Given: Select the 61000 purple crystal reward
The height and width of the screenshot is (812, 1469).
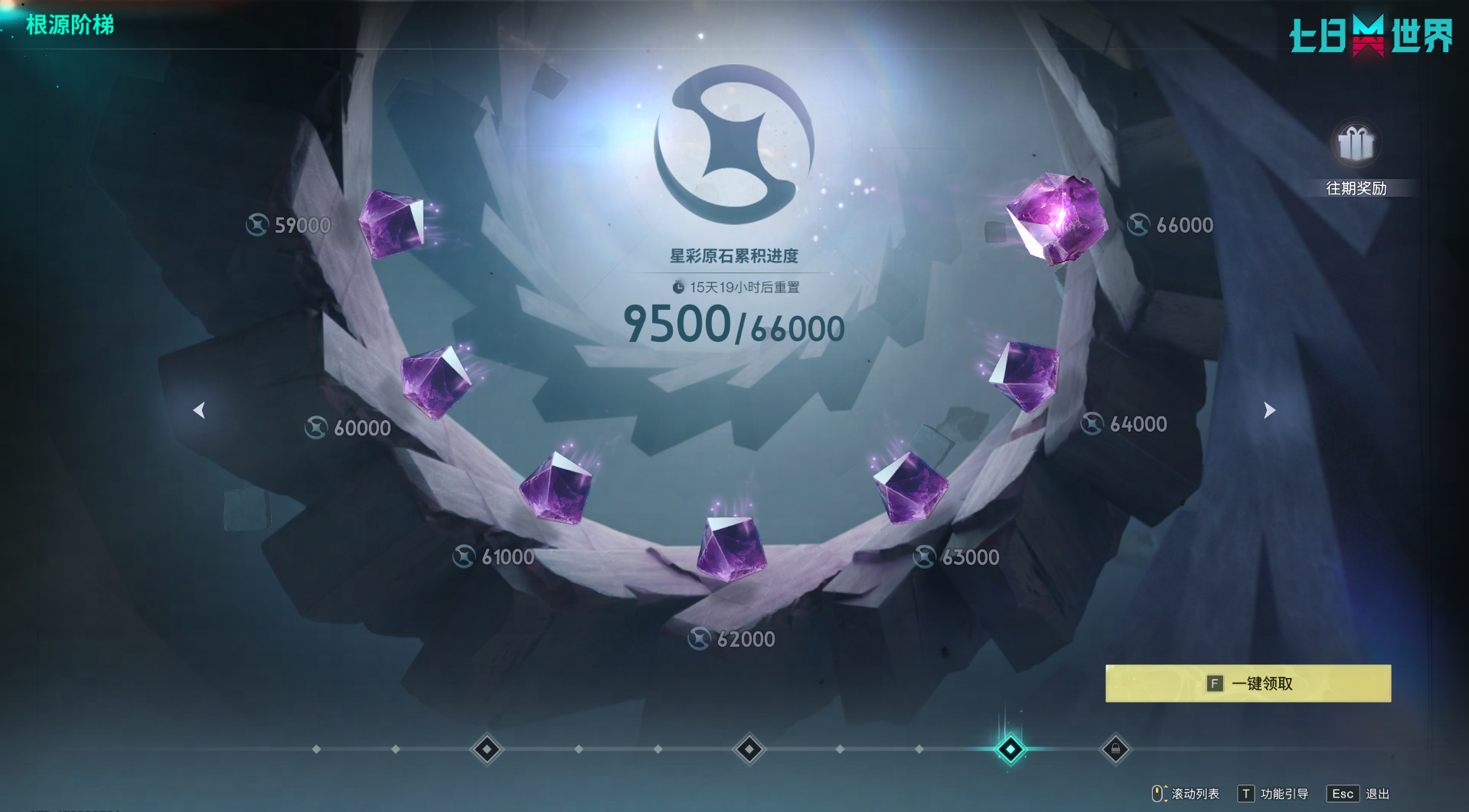Looking at the screenshot, I should click(x=557, y=488).
